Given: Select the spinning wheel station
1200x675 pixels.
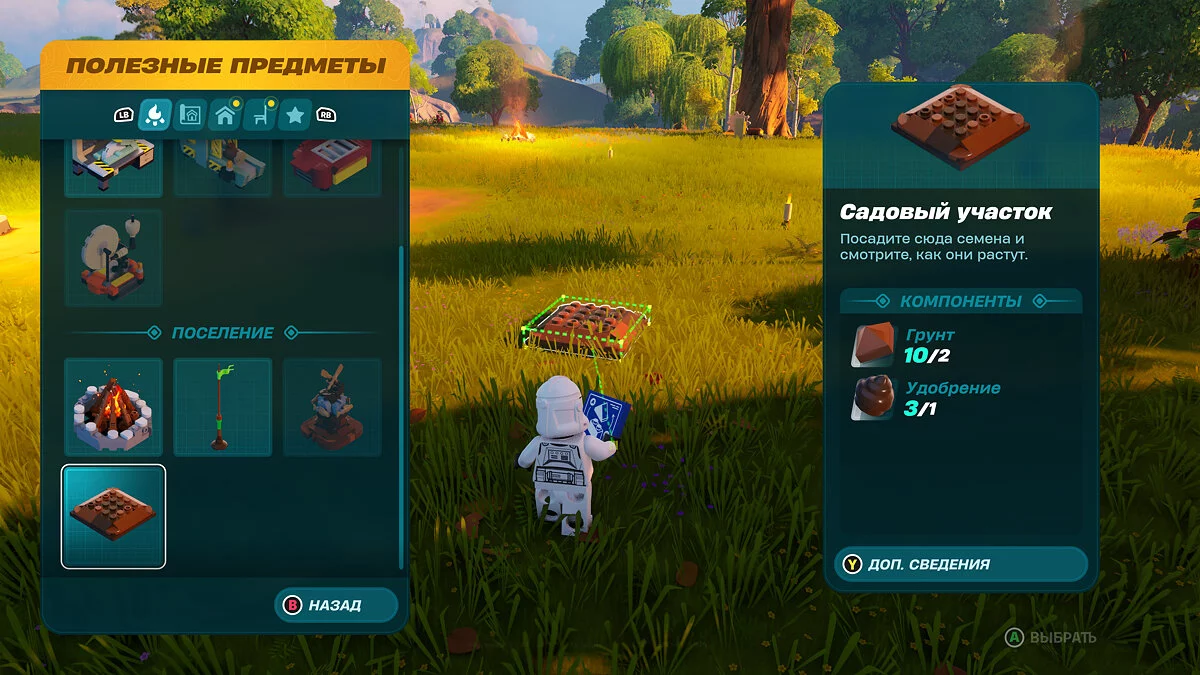Looking at the screenshot, I should click(x=113, y=257).
